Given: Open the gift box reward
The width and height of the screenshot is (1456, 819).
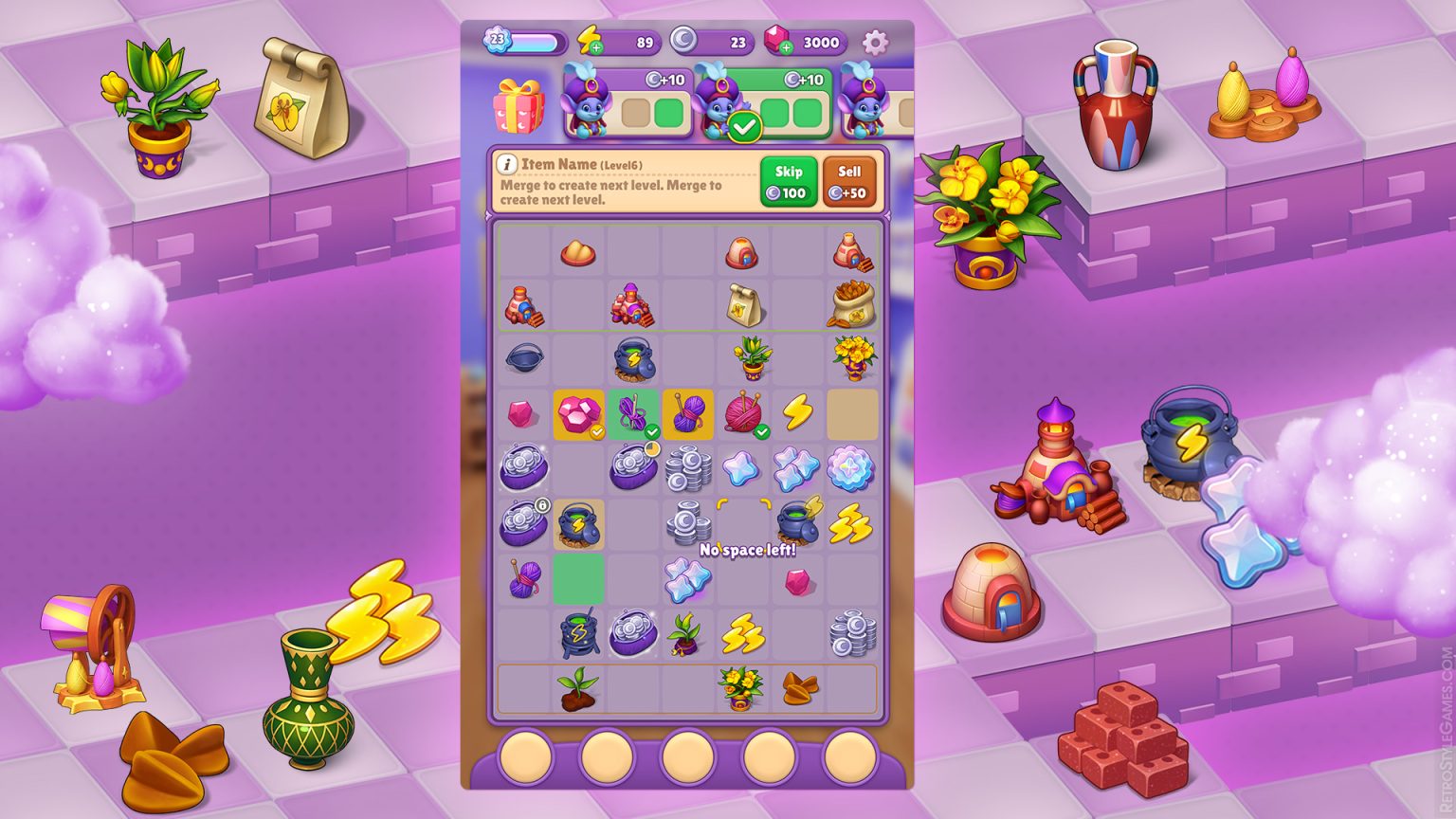Looking at the screenshot, I should tap(519, 105).
